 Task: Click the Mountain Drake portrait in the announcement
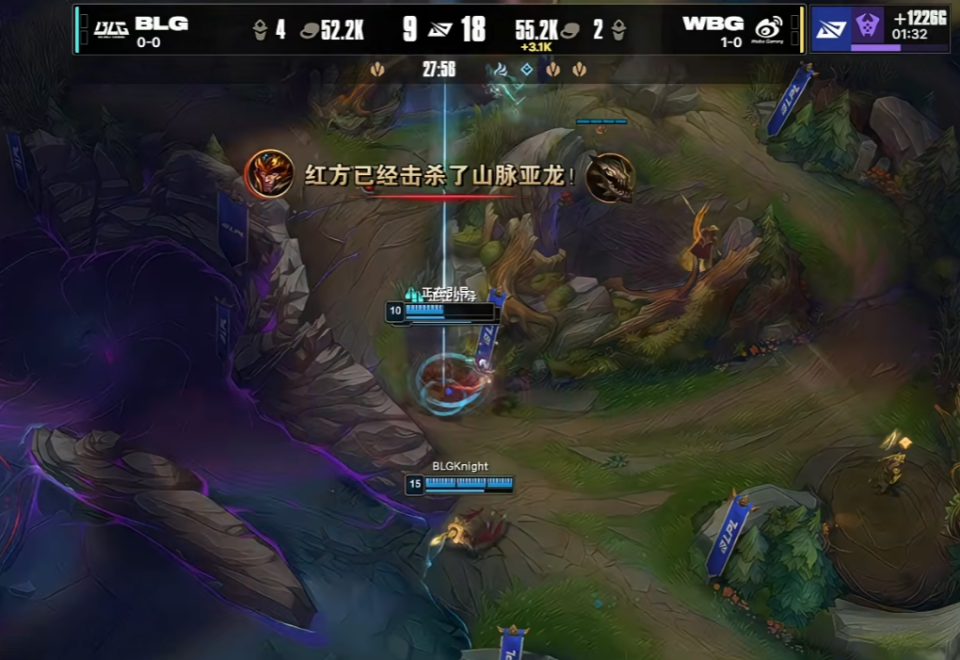610,177
